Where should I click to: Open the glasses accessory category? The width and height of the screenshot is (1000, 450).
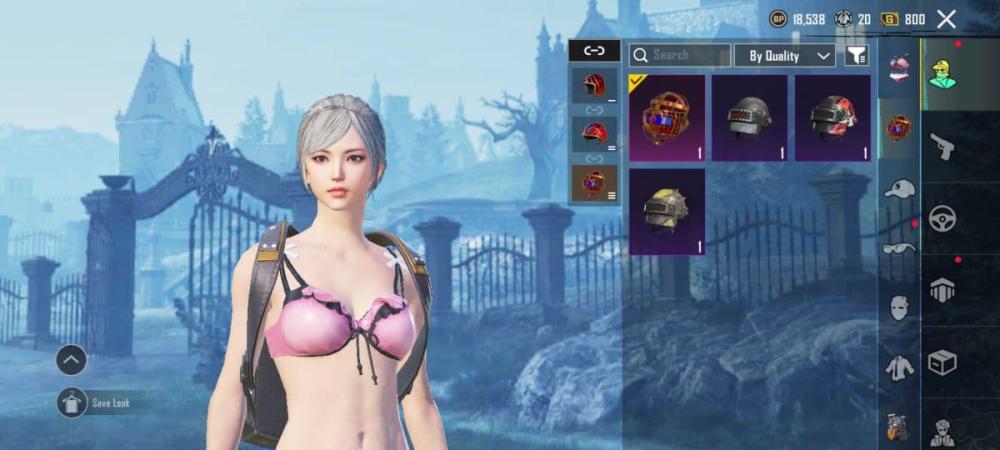pyautogui.click(x=899, y=247)
